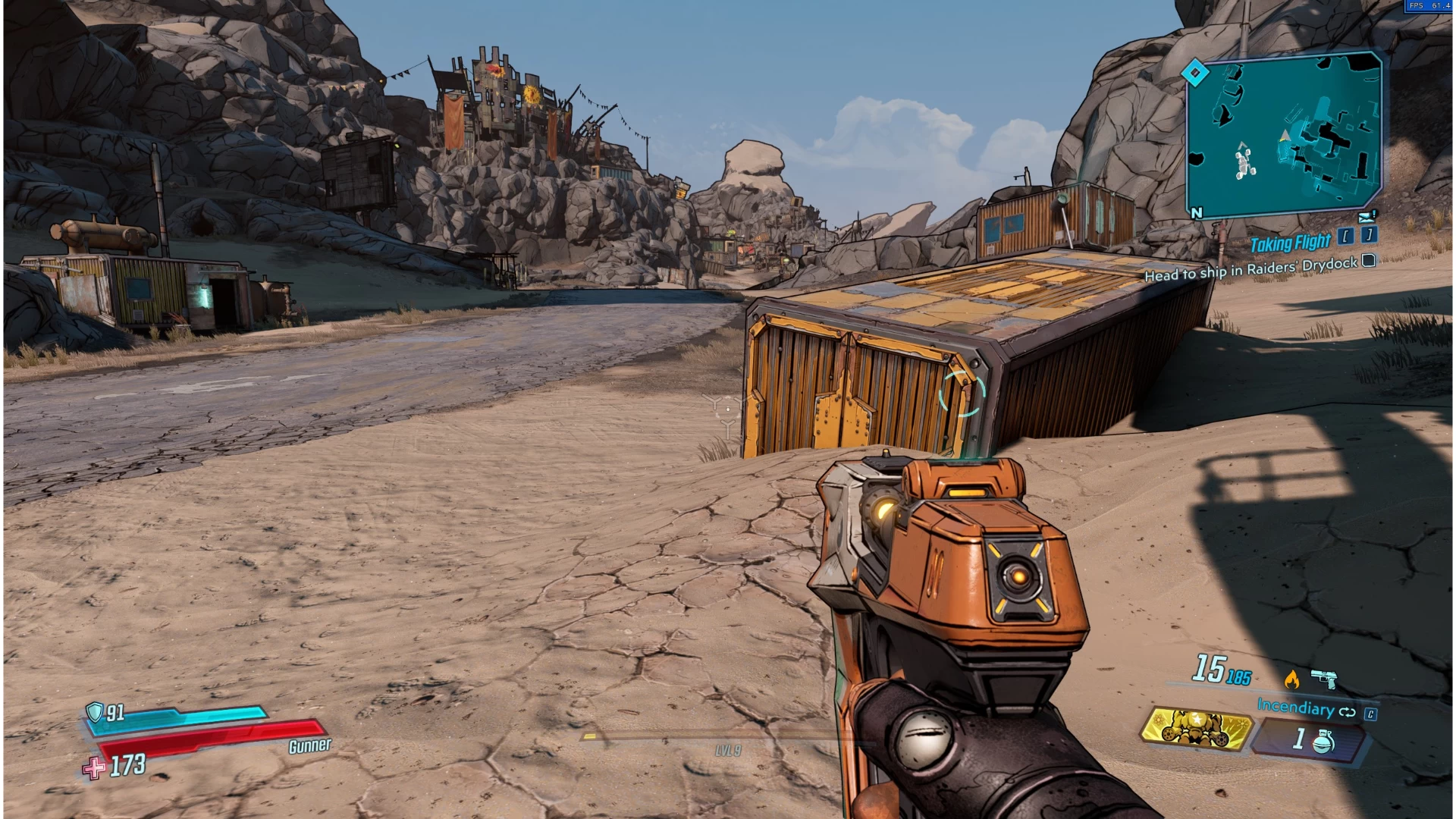Select the Taking Flight mission tracker

[x=1290, y=243]
